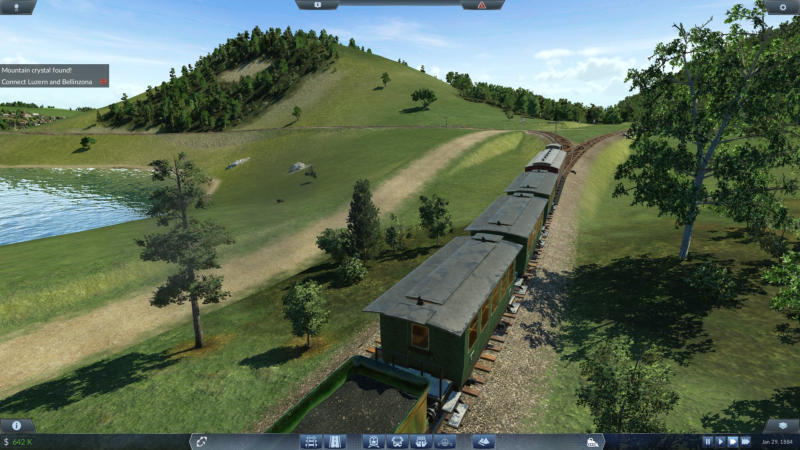This screenshot has height=450, width=800.
Task: Open the bottom-right corner layers button
Action: point(782,425)
